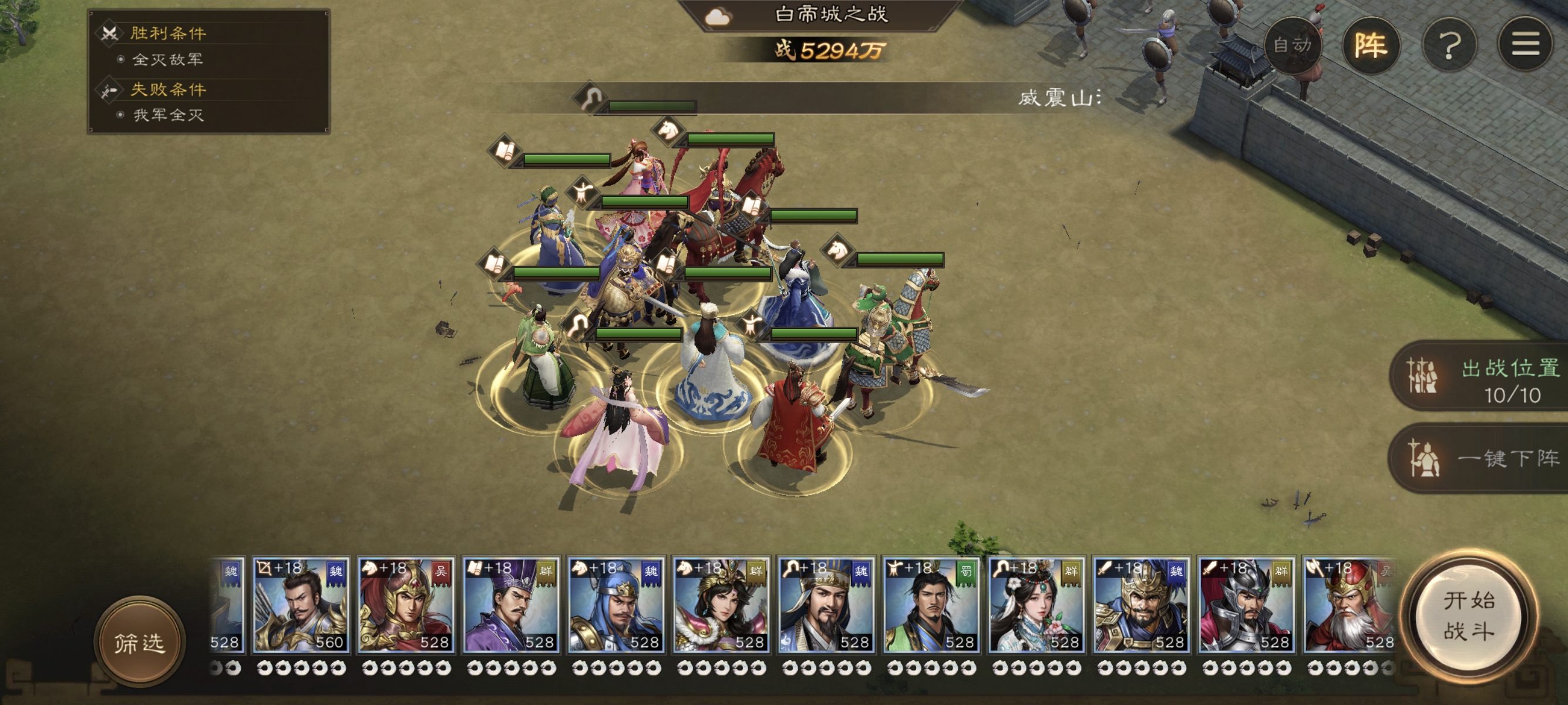Start the battle with 开始战斗

(1468, 616)
